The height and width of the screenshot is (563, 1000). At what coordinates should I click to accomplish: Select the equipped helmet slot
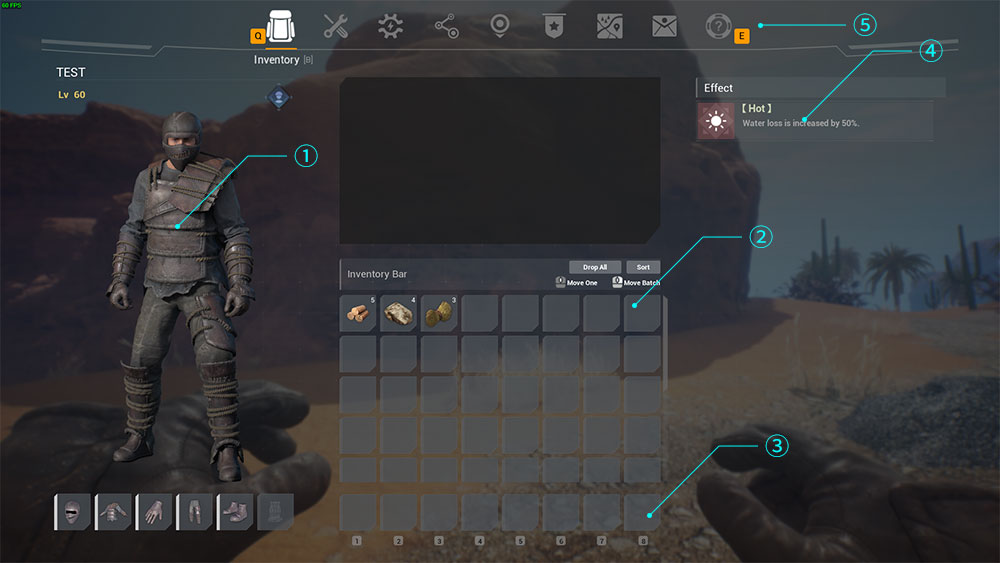pos(72,512)
